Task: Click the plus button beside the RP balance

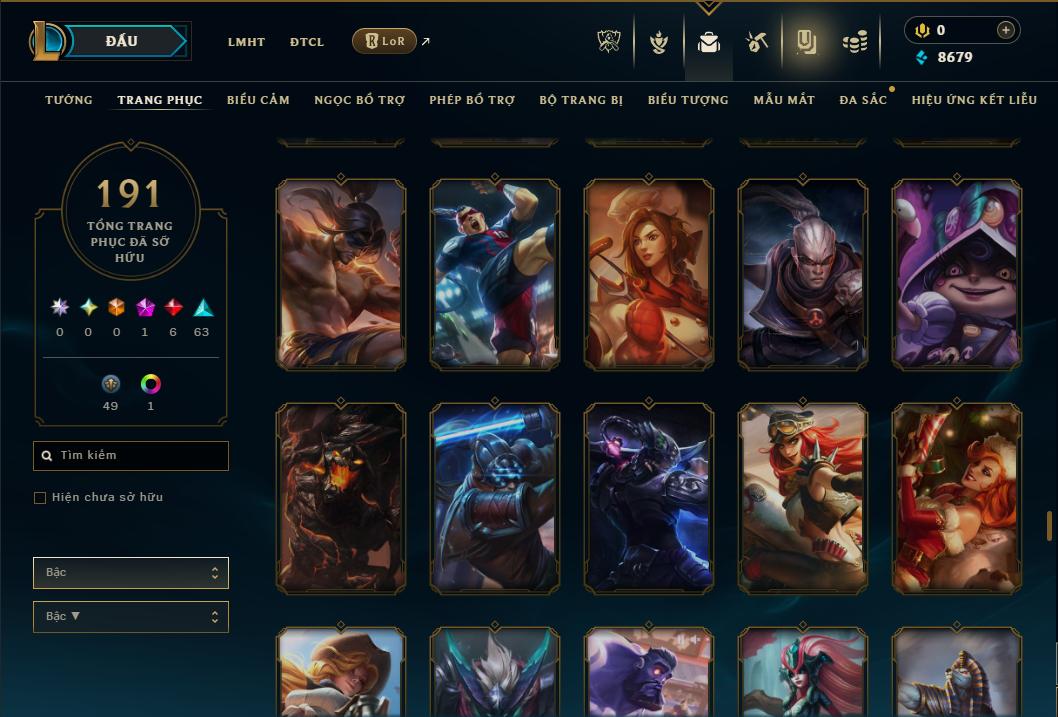Action: coord(1005,30)
